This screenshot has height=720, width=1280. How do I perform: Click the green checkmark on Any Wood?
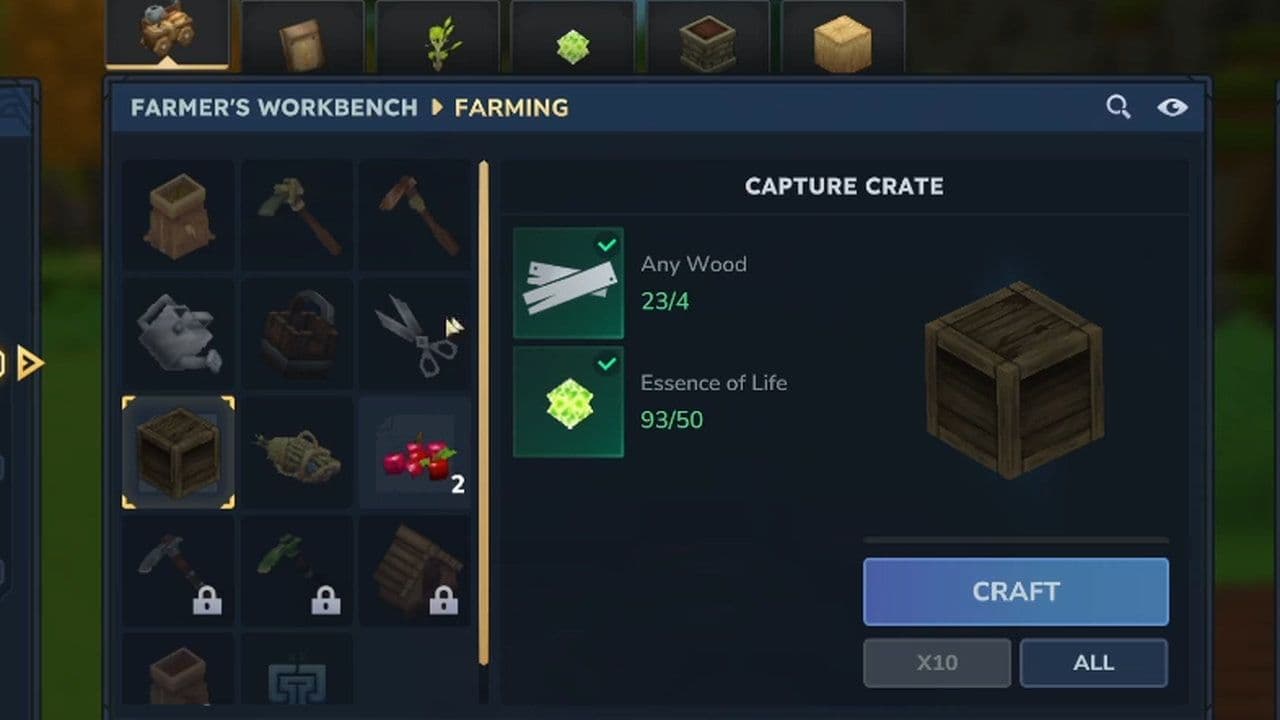pyautogui.click(x=605, y=244)
